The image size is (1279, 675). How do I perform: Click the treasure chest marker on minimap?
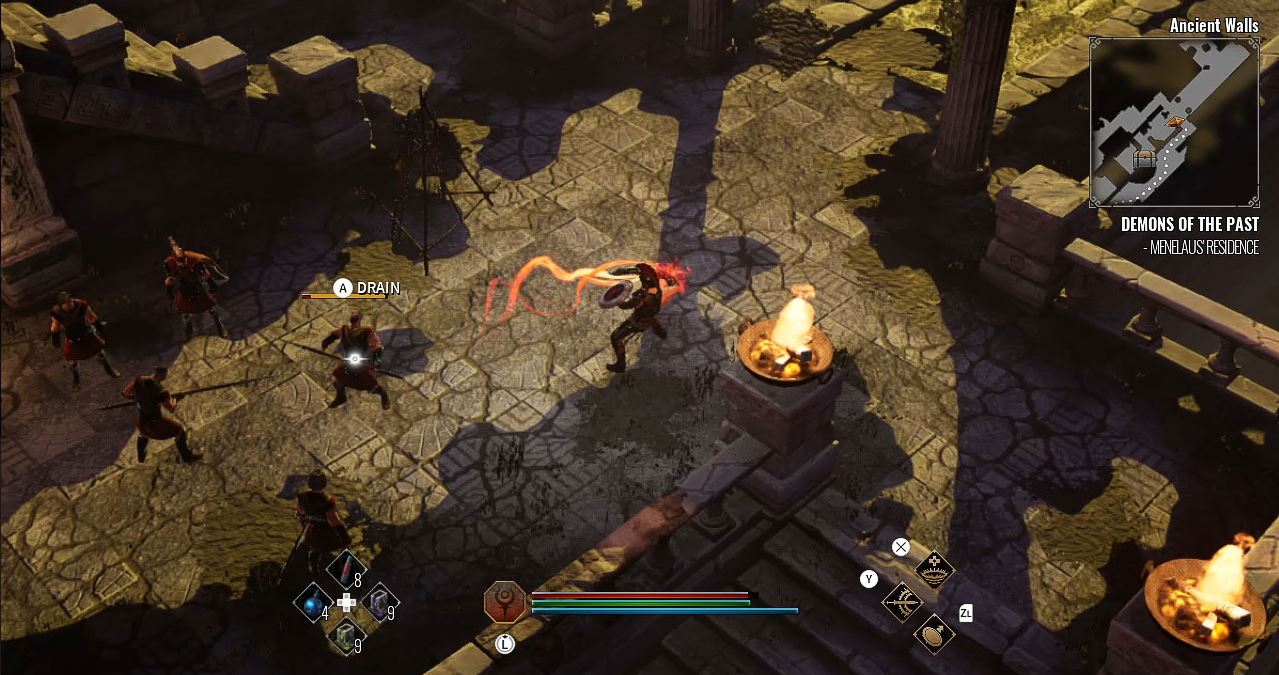(x=1144, y=159)
